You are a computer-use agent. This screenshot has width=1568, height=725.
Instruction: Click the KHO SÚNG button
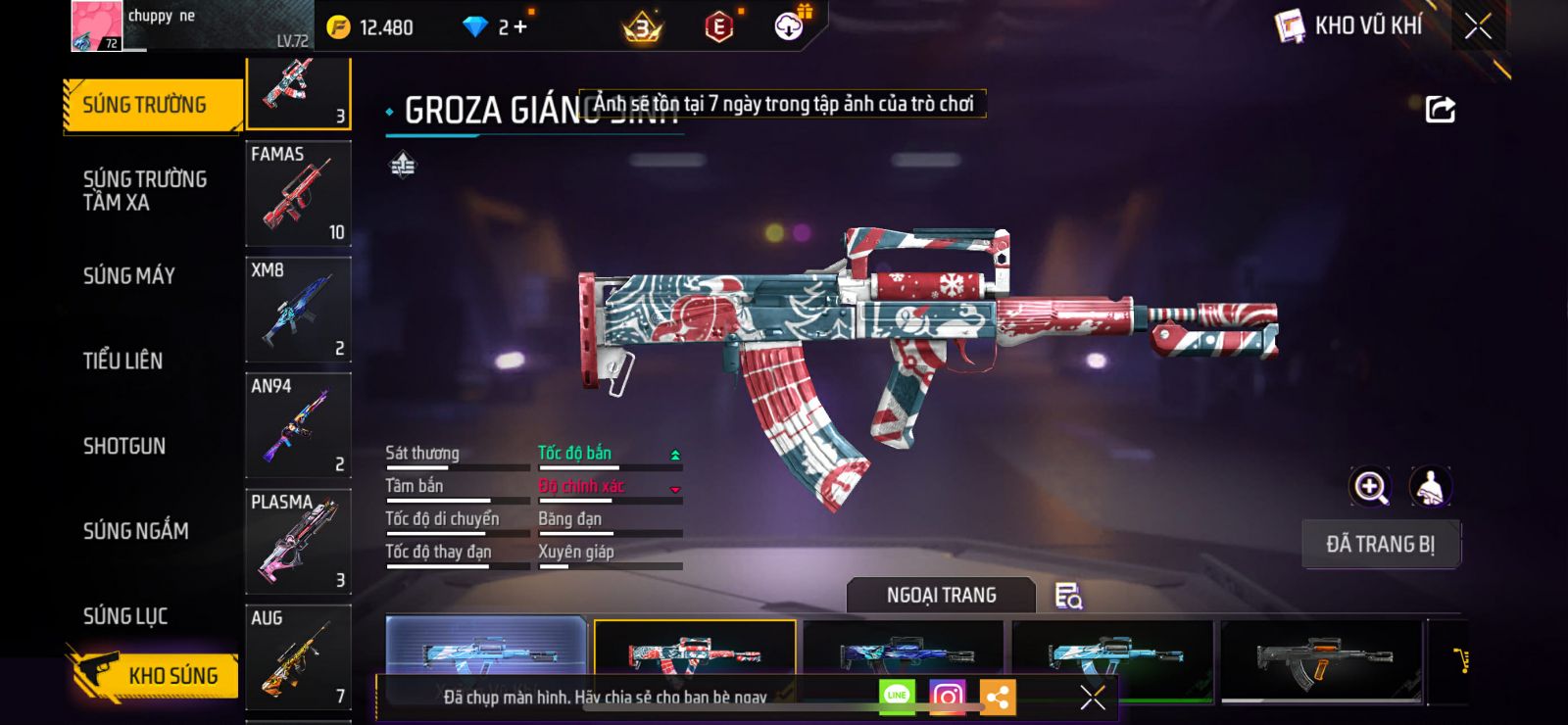tap(157, 675)
